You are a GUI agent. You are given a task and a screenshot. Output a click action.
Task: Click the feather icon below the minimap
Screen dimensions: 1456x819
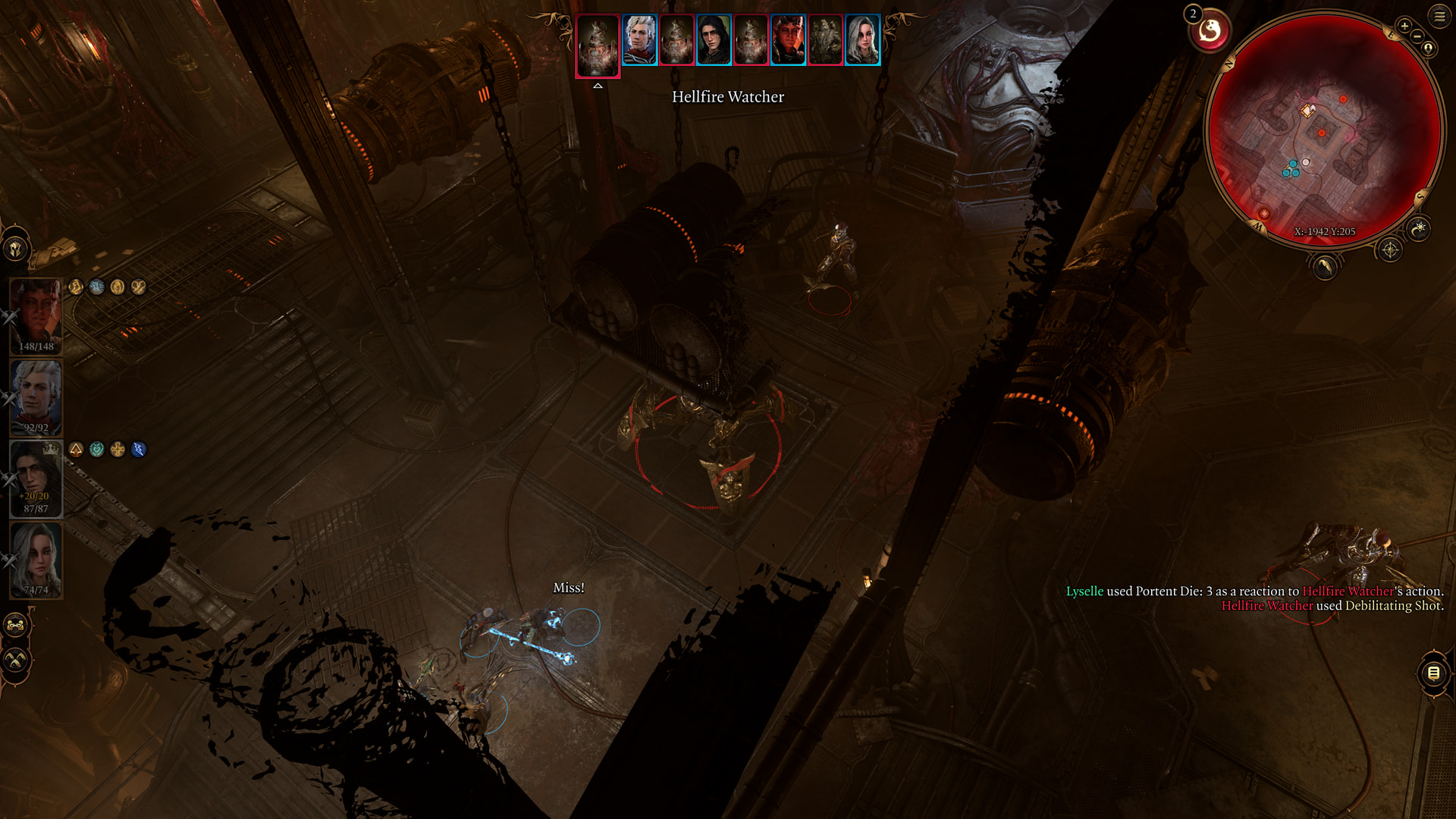1325,267
